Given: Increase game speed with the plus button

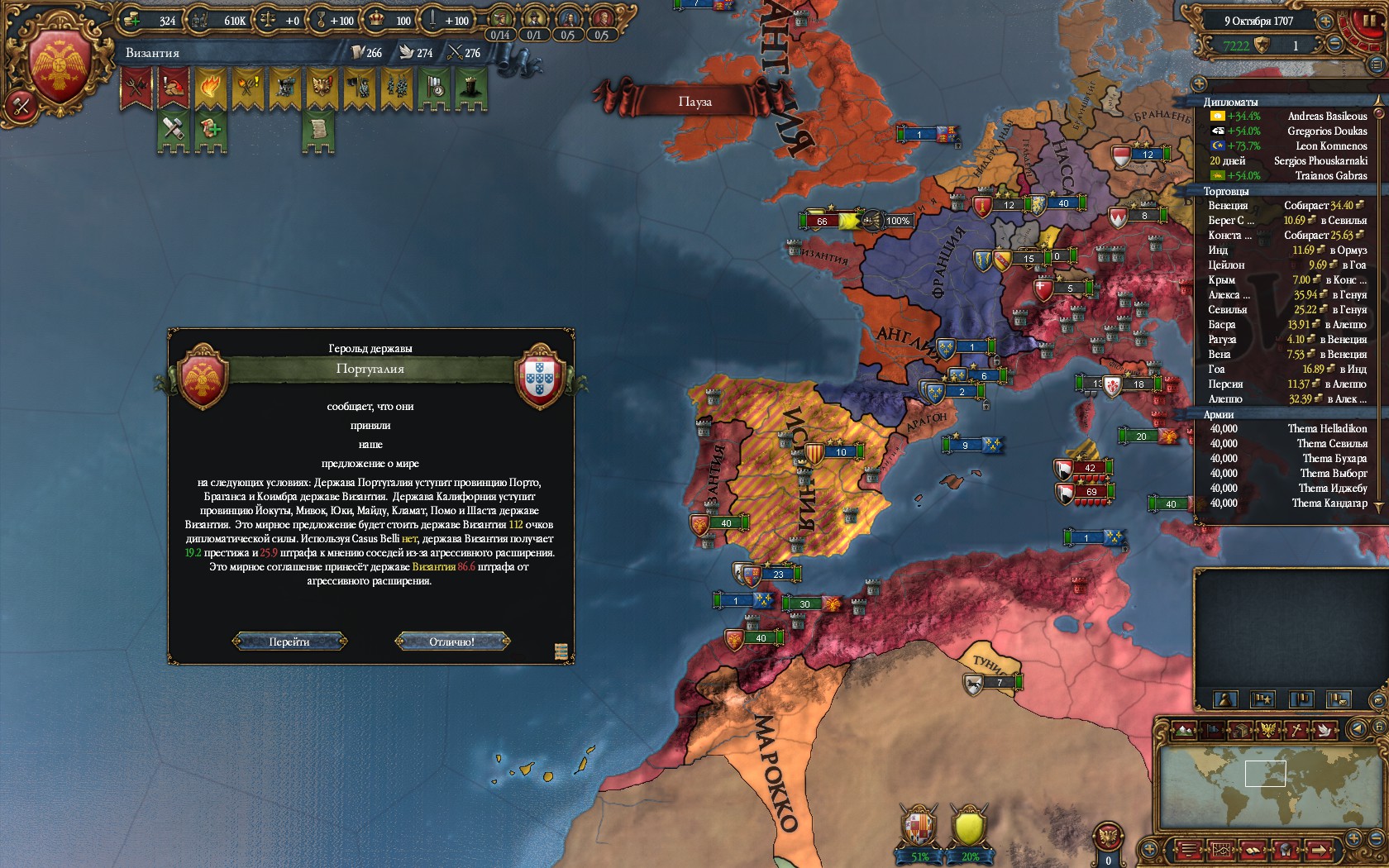Looking at the screenshot, I should tap(1325, 22).
